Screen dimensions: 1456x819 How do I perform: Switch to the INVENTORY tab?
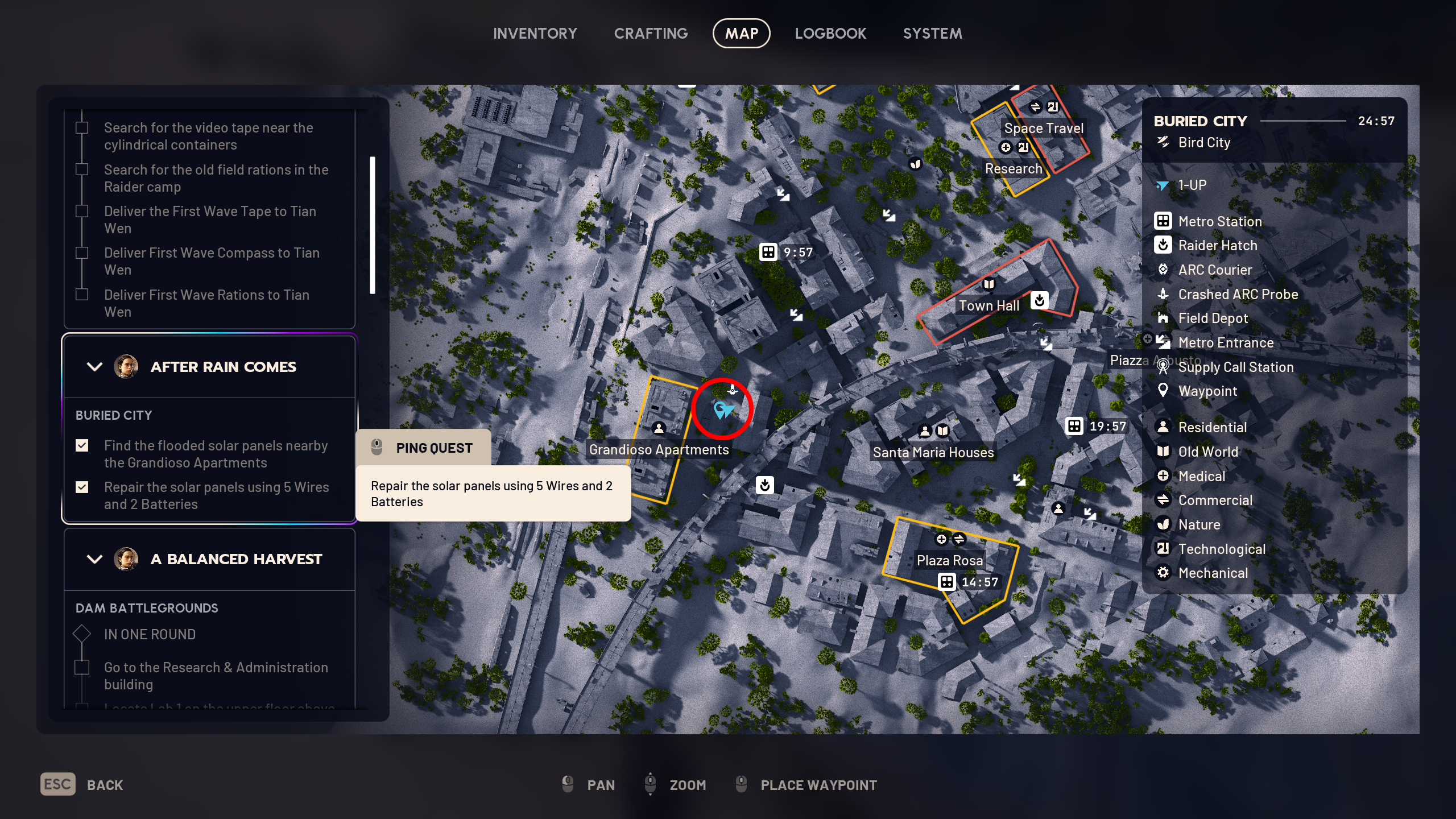coord(535,33)
